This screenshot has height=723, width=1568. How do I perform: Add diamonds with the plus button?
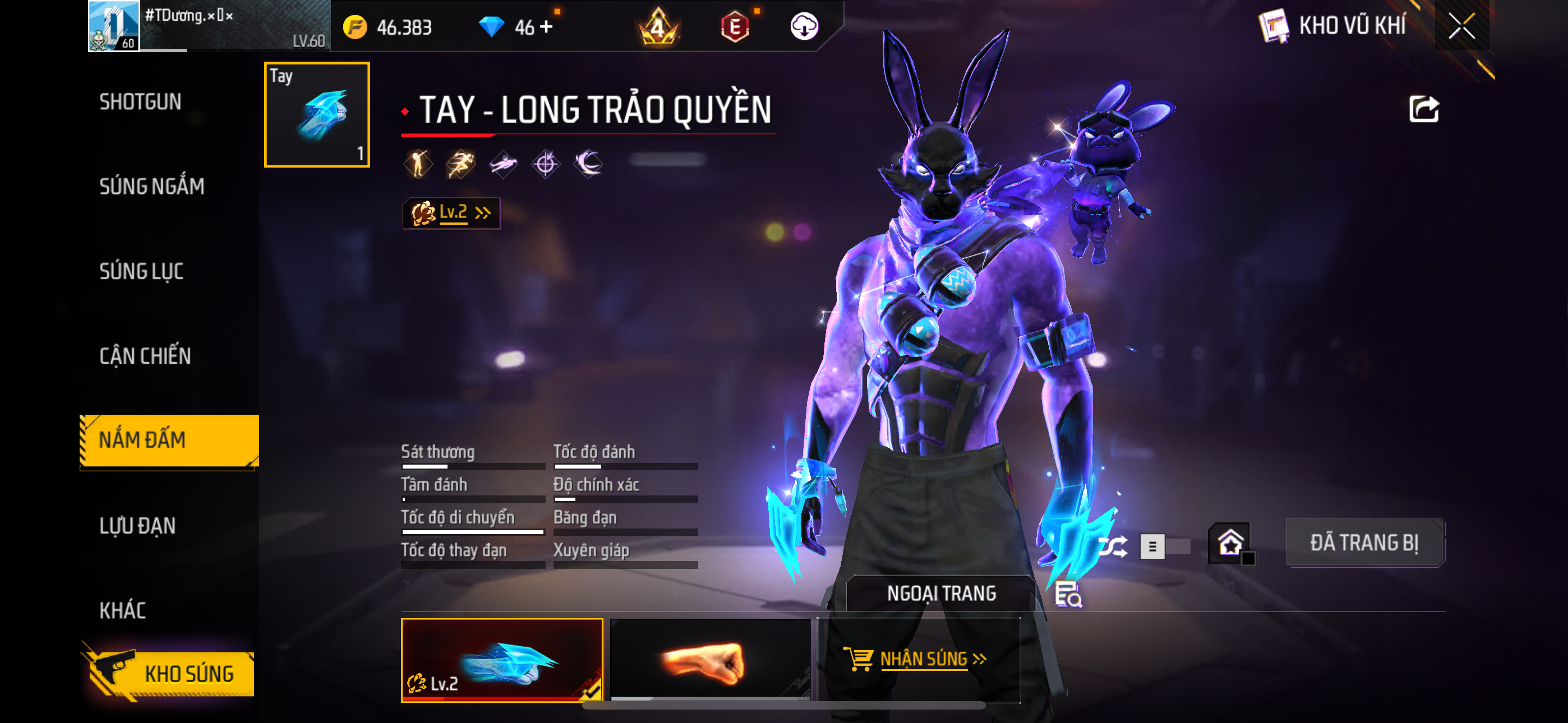pyautogui.click(x=546, y=27)
